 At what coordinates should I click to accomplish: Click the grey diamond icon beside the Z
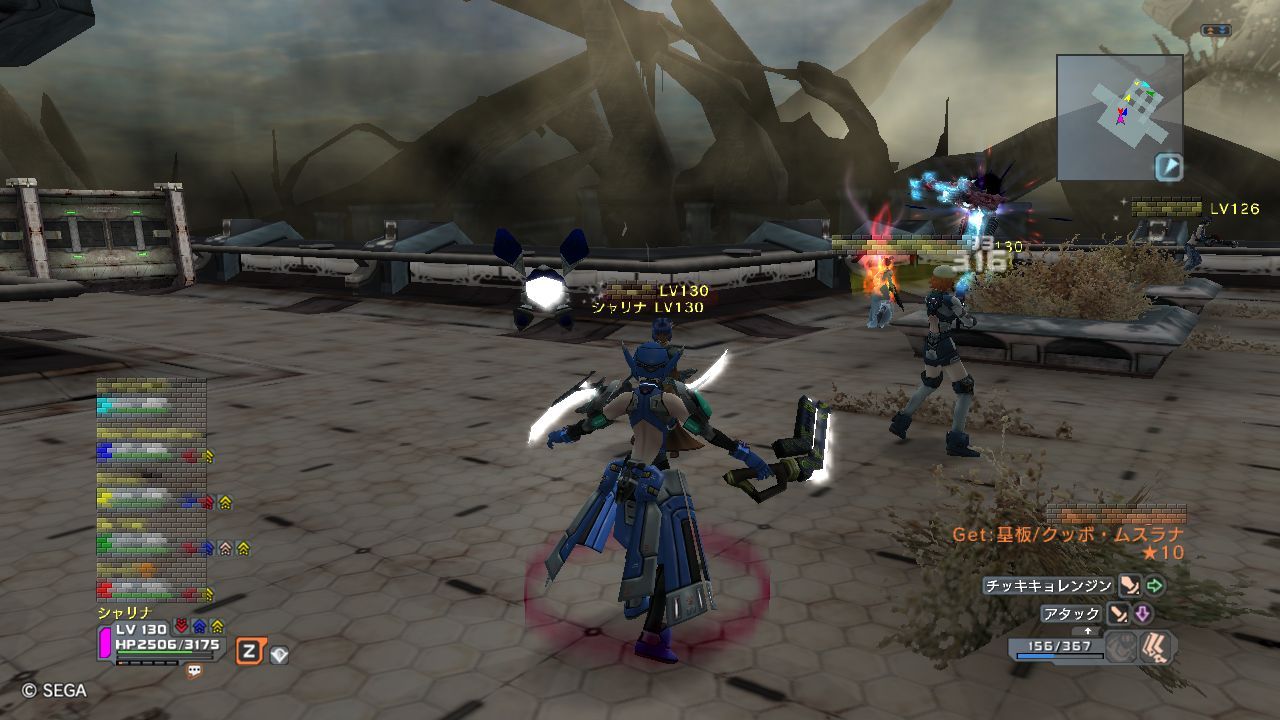pyautogui.click(x=278, y=655)
